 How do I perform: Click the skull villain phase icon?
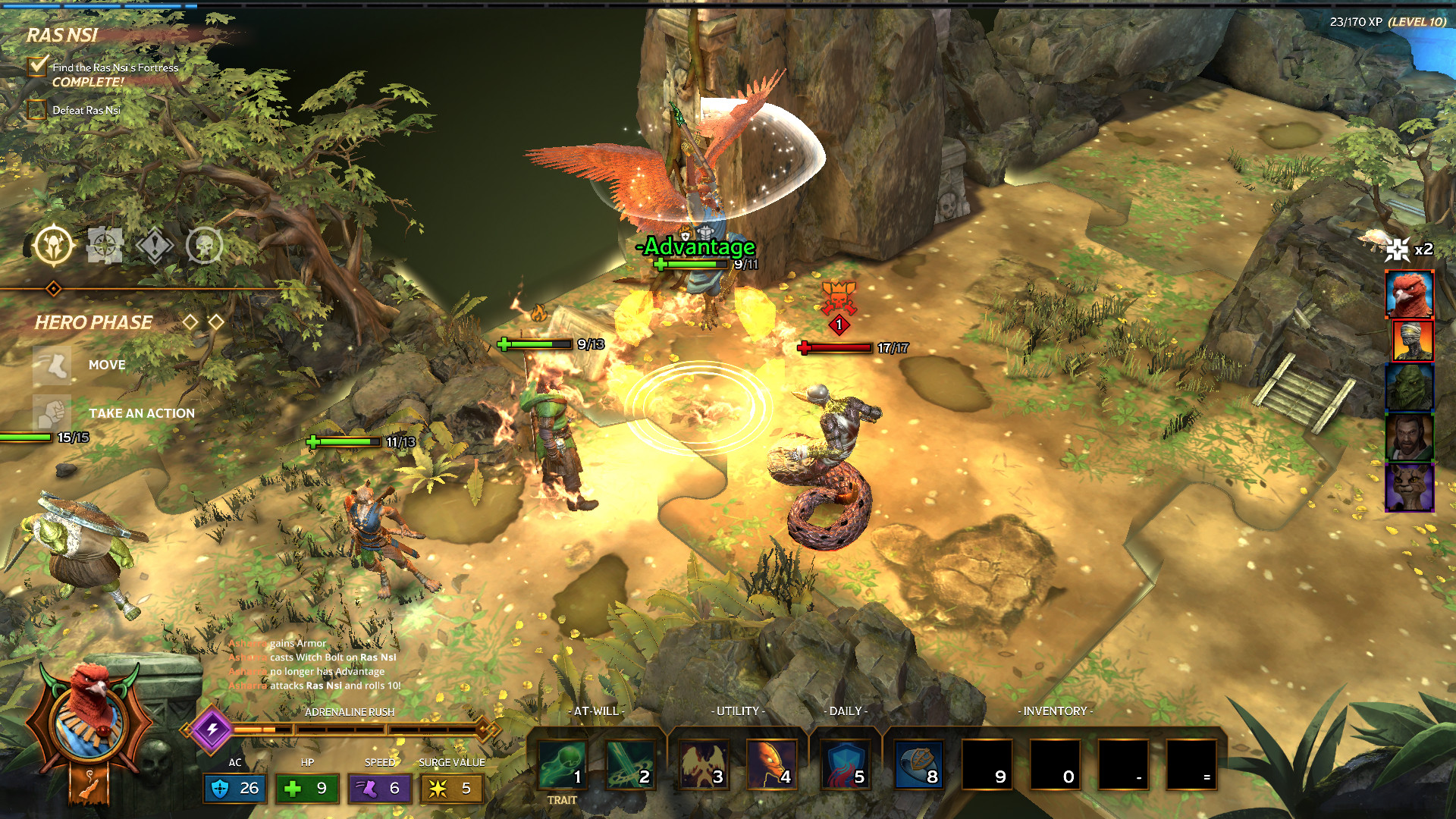205,246
